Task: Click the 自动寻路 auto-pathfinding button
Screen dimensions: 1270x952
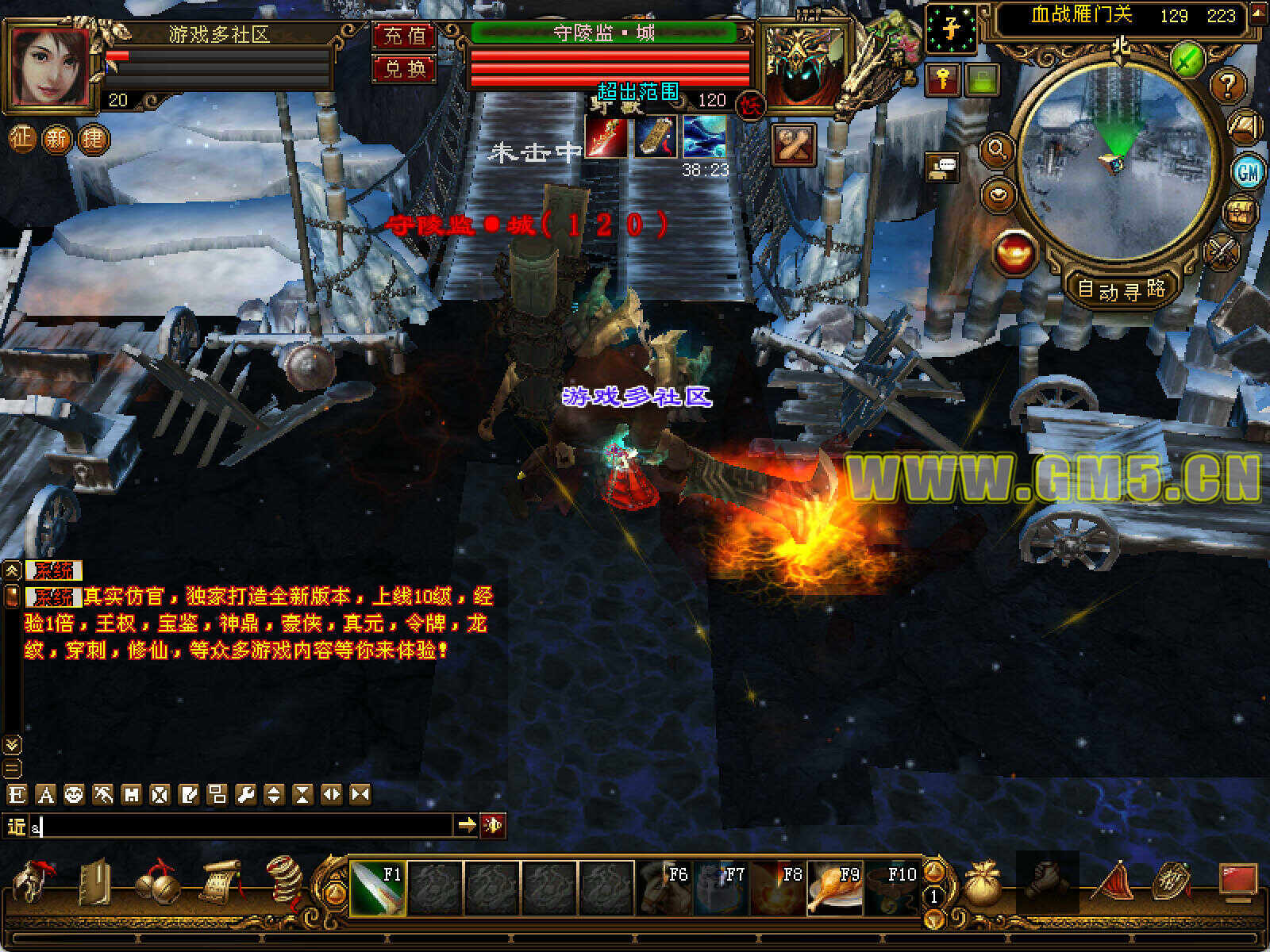Action: tap(1121, 289)
